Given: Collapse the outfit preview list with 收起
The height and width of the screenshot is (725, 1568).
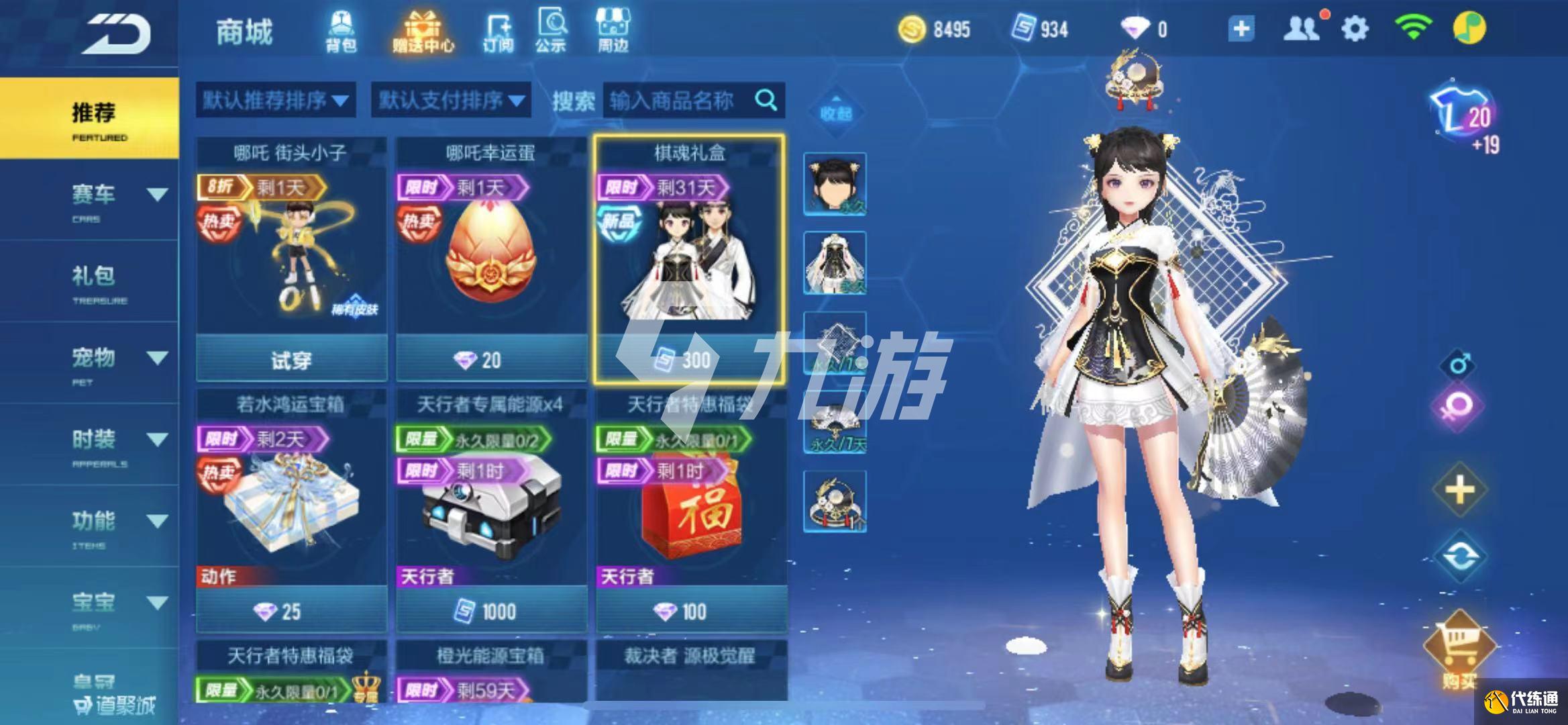Looking at the screenshot, I should (x=835, y=112).
